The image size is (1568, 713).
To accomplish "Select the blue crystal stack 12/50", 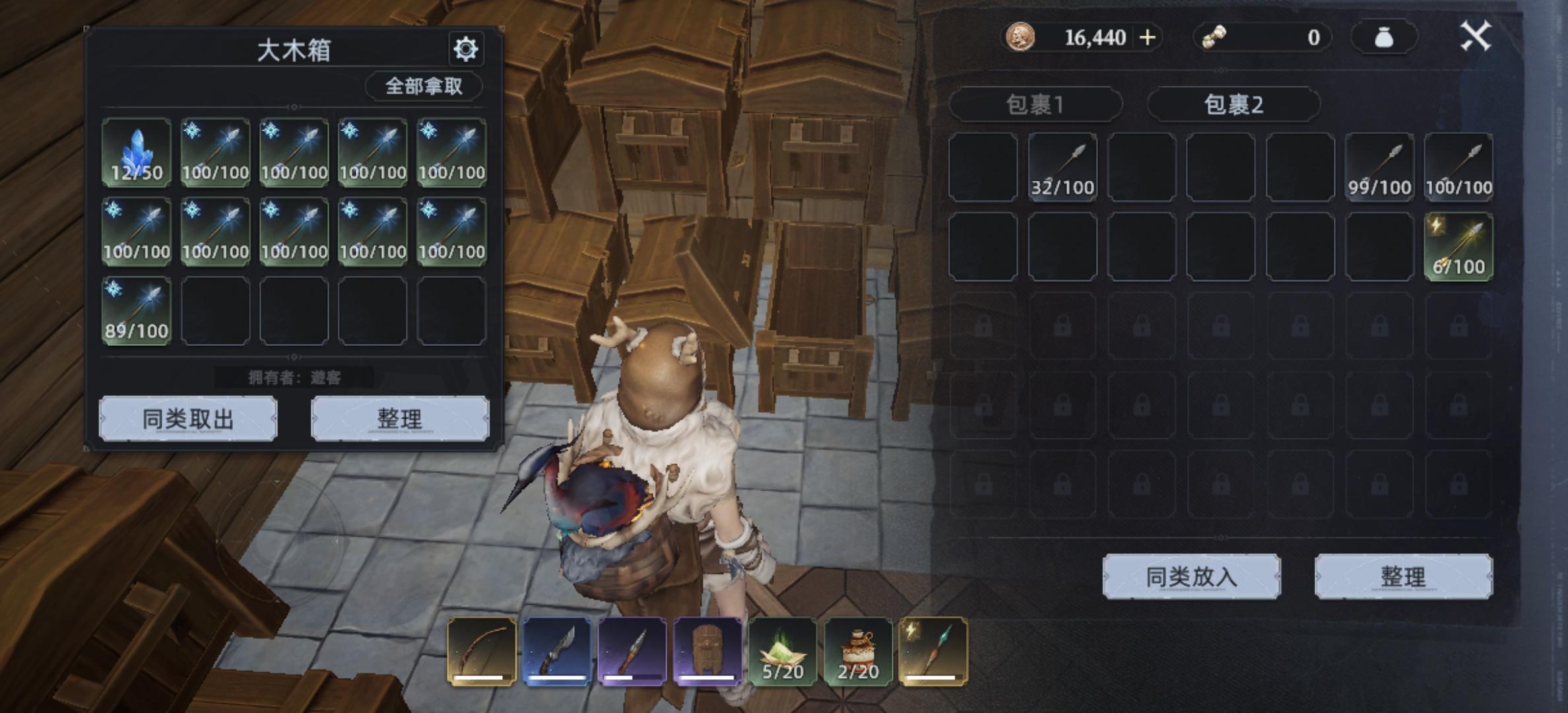I will [137, 153].
